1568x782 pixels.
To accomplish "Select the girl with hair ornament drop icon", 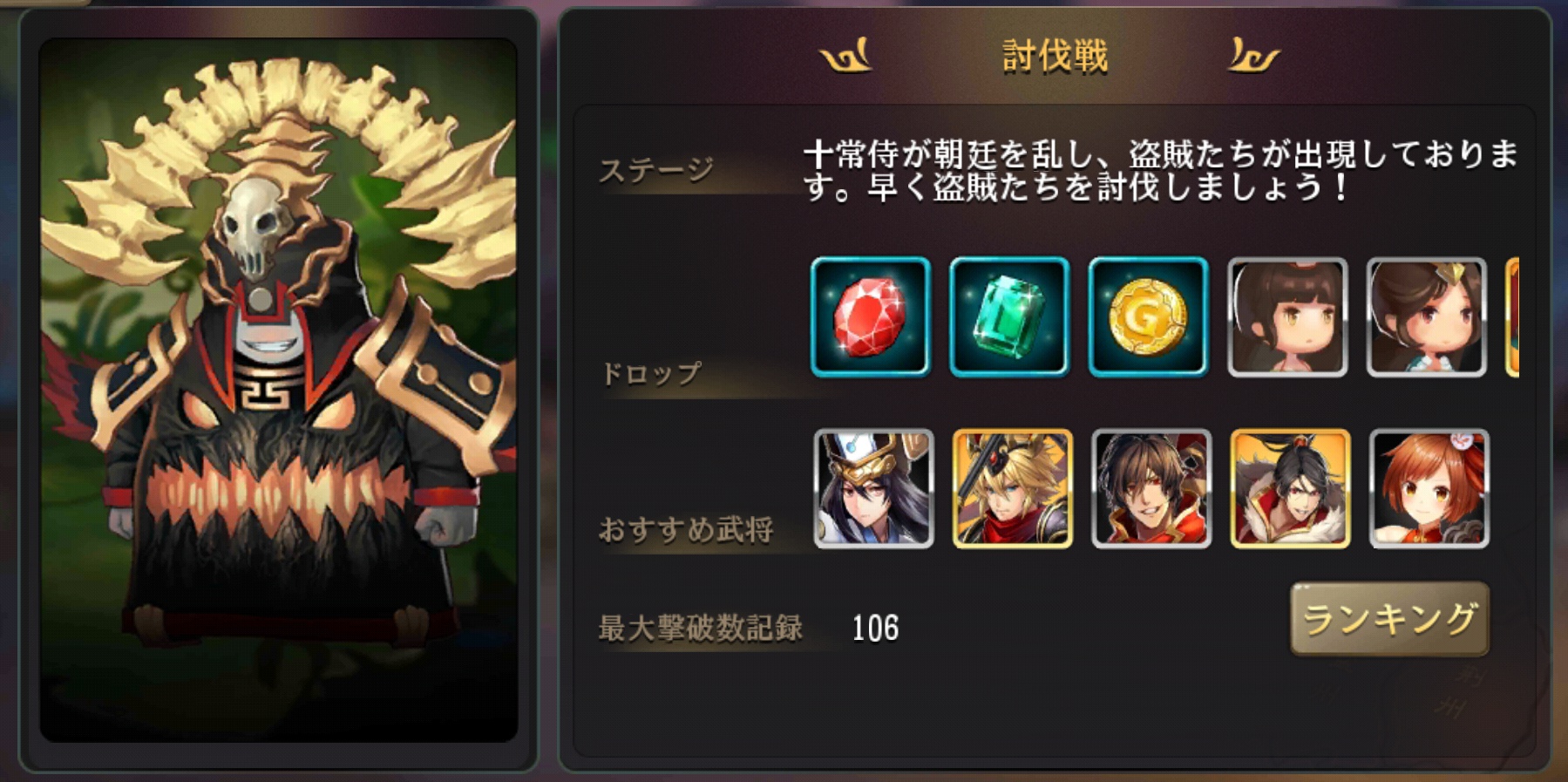I will coord(1428,317).
